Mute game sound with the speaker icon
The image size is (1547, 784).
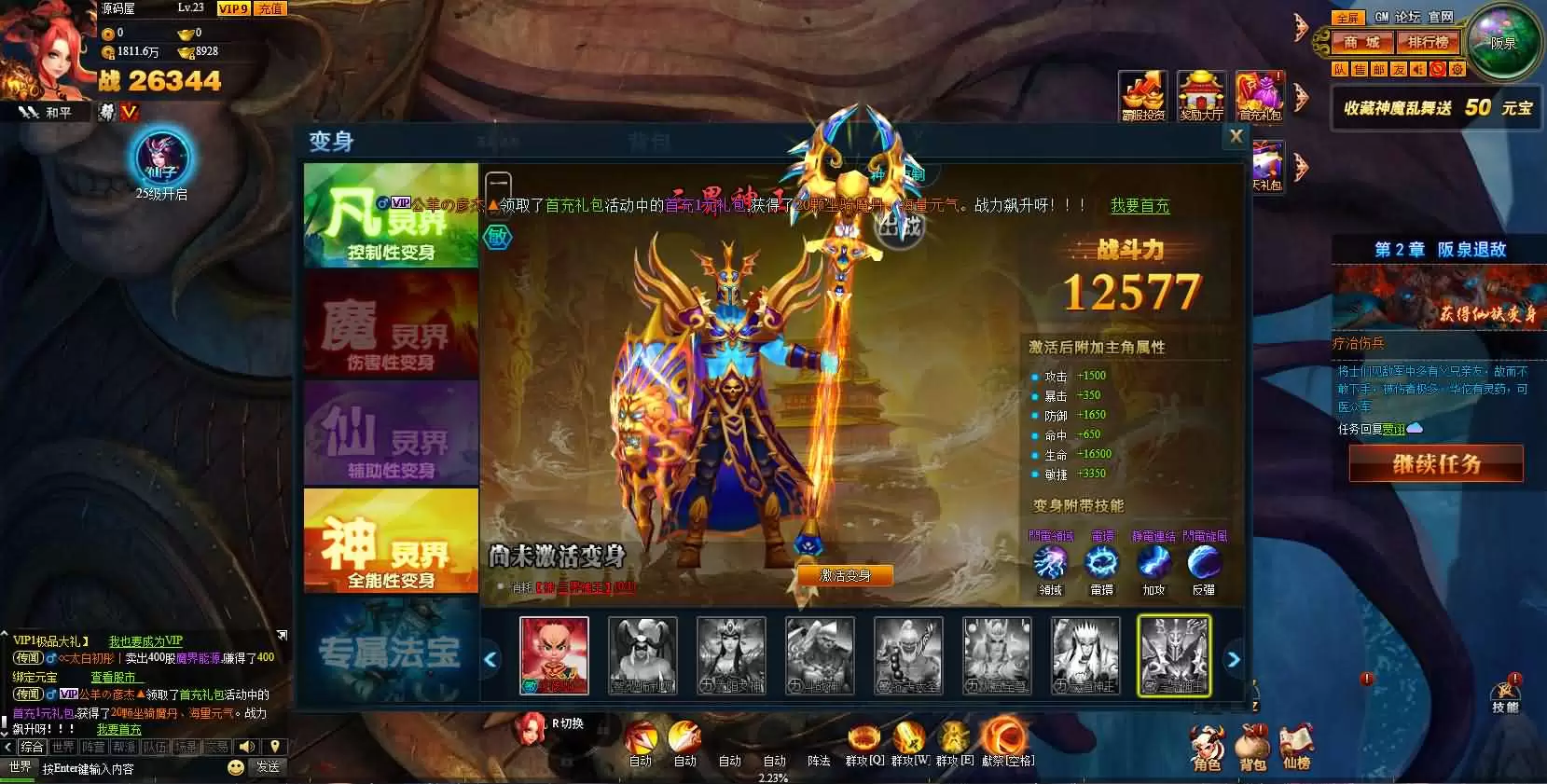tap(1420, 68)
